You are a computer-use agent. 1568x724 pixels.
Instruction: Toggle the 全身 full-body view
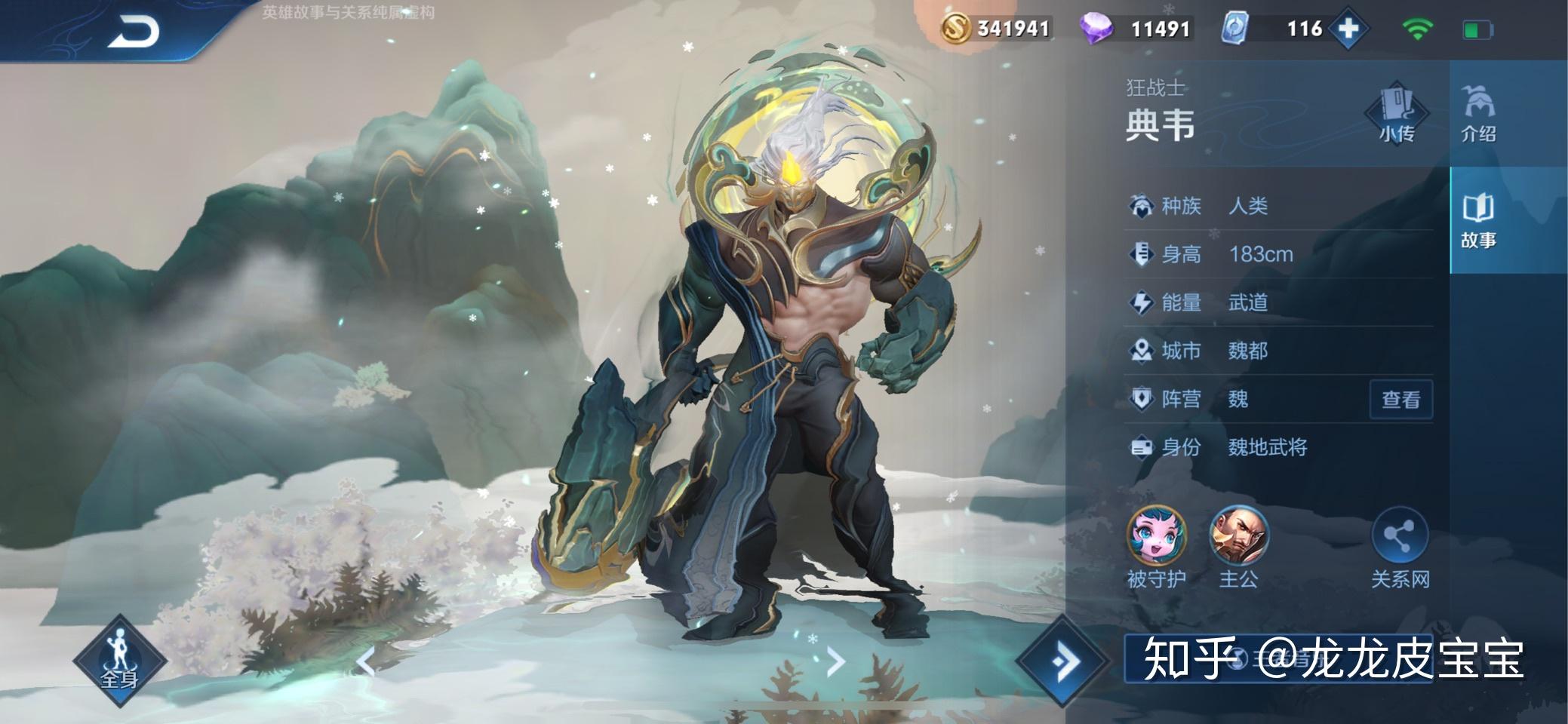click(x=119, y=661)
